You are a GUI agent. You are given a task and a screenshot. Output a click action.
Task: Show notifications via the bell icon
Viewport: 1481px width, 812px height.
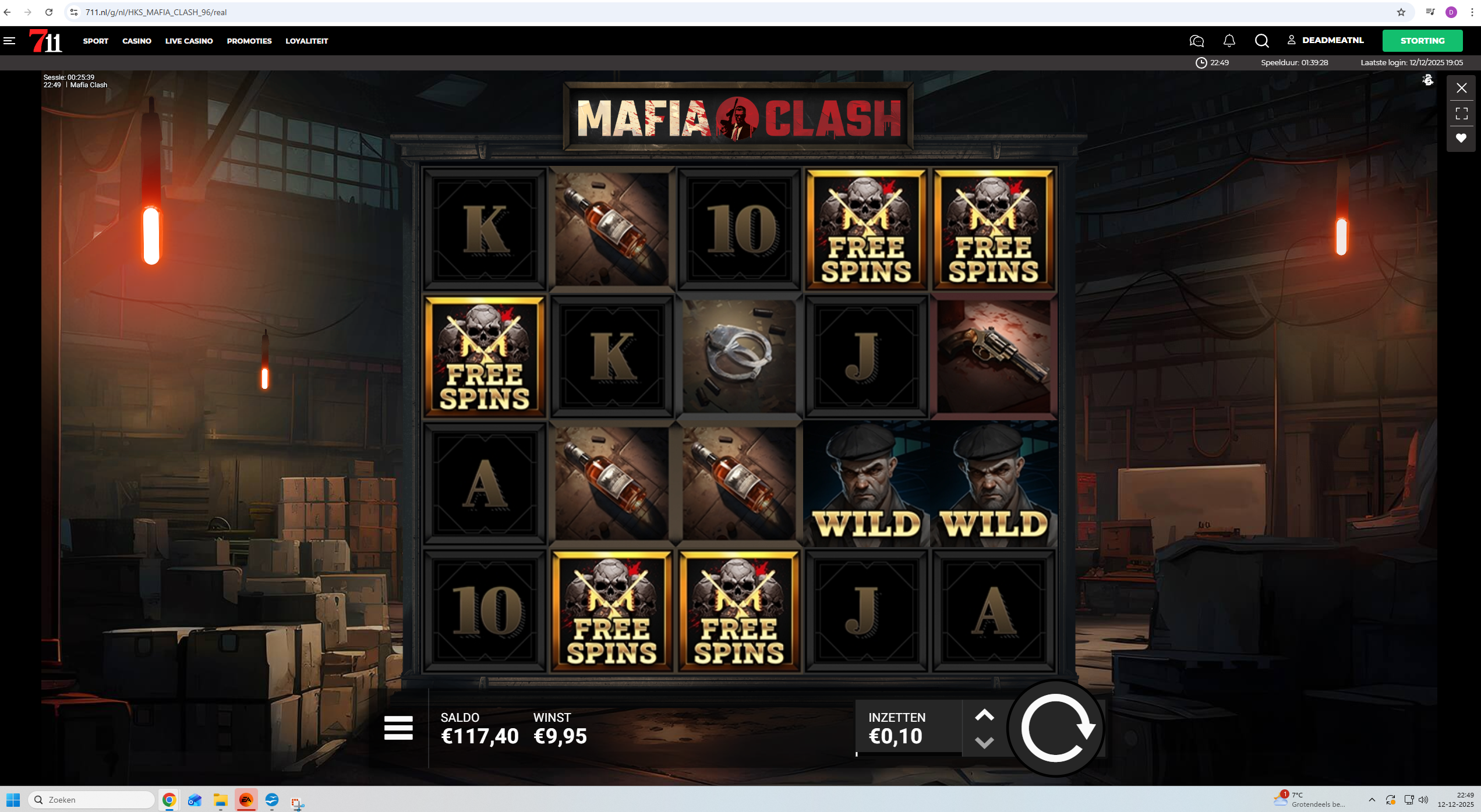[x=1229, y=41]
